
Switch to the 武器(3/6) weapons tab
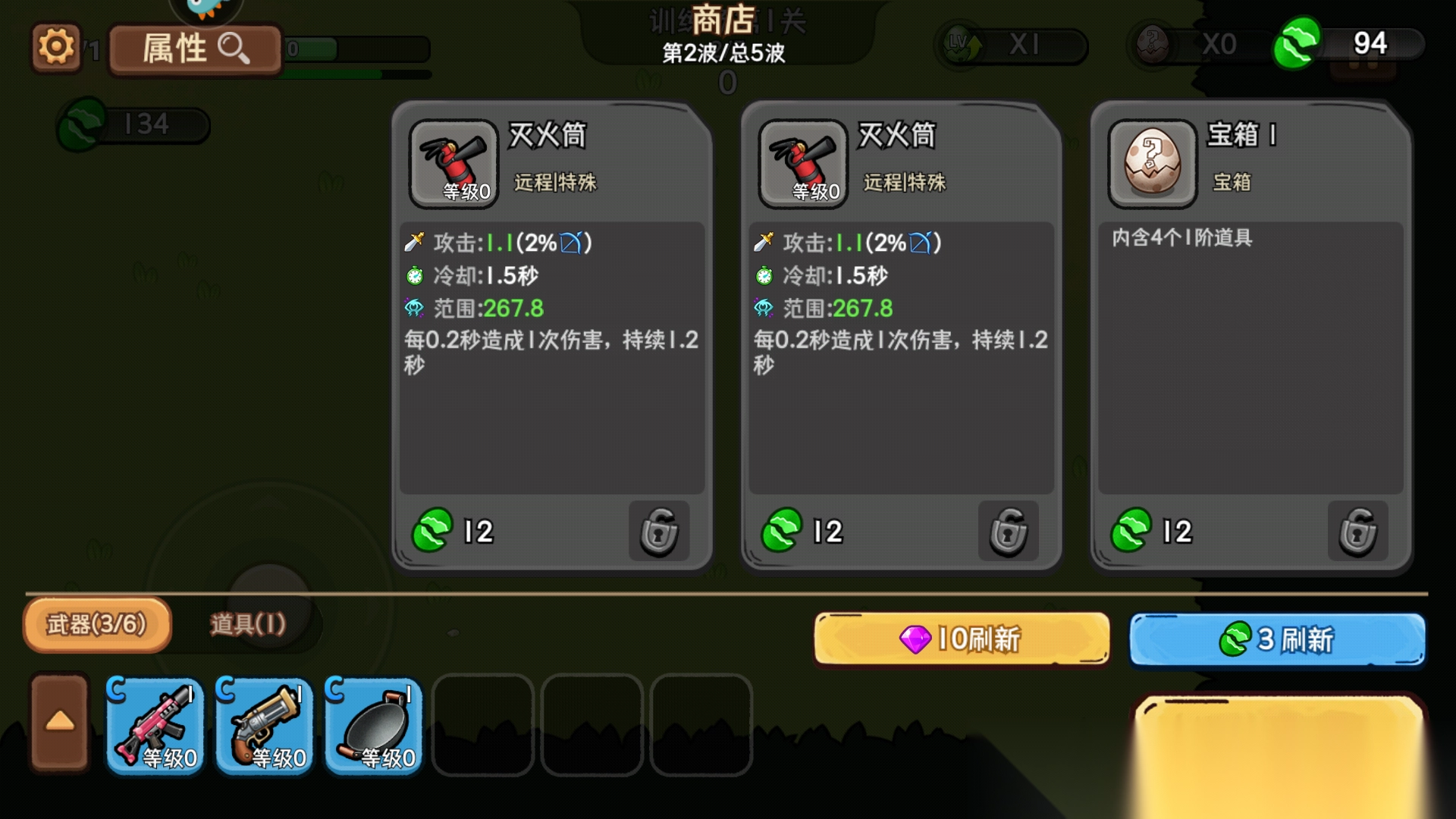(x=97, y=625)
